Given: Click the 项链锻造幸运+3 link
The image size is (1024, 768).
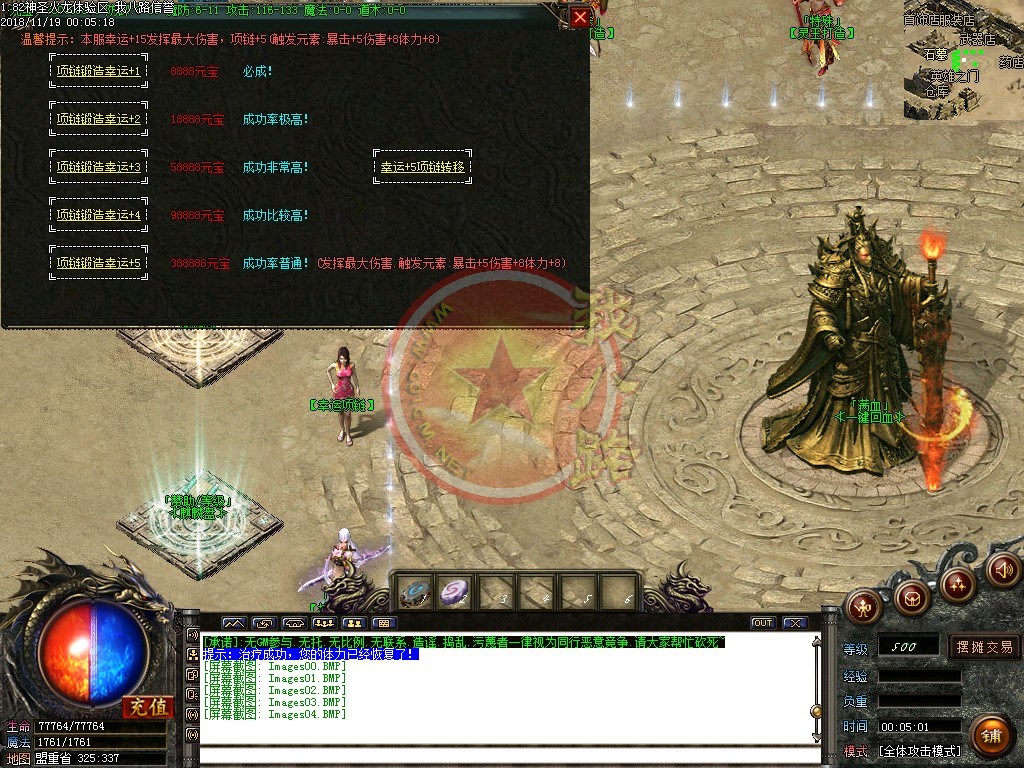Looking at the screenshot, I should pos(99,167).
